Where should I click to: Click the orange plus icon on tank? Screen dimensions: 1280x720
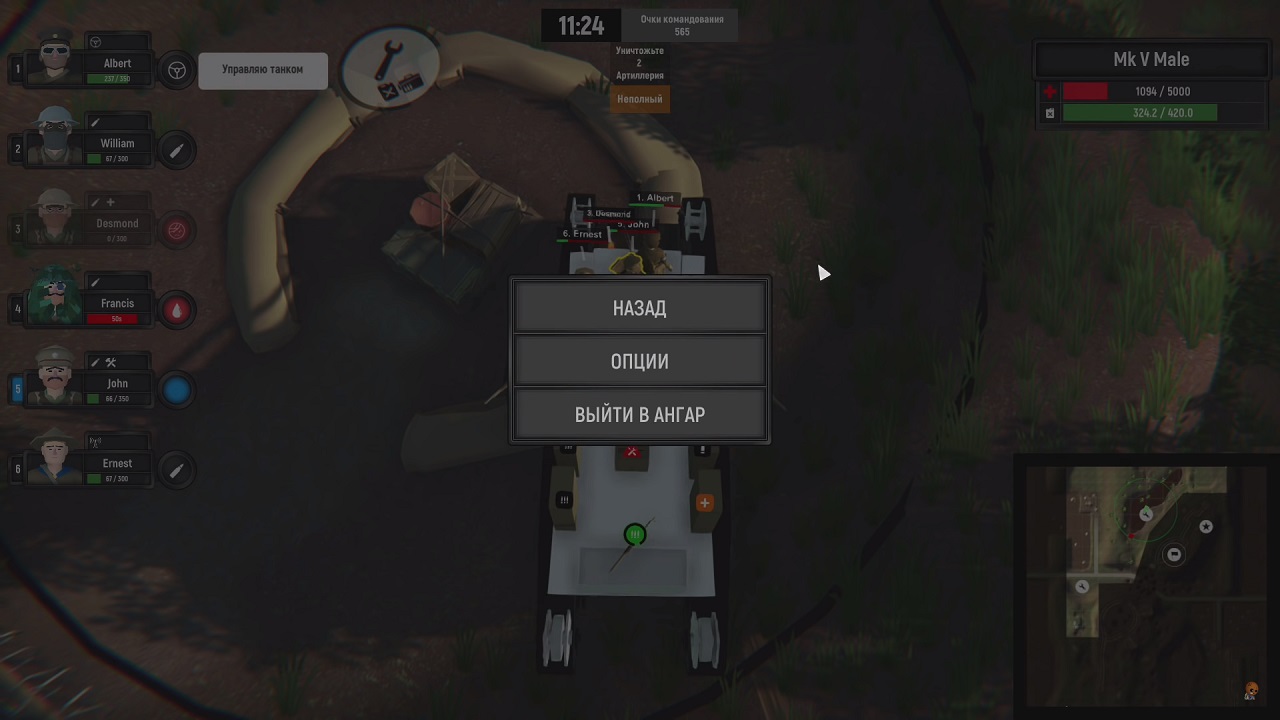(x=705, y=502)
